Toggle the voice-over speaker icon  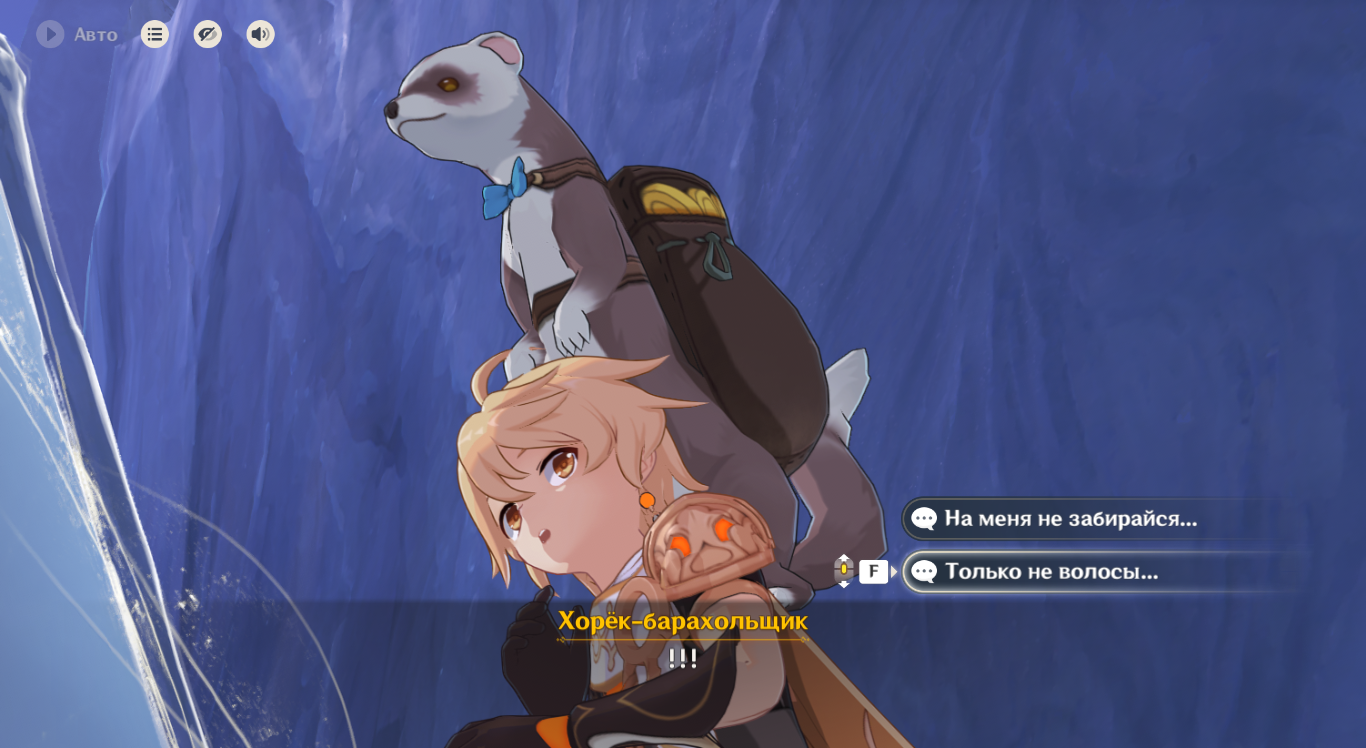click(260, 35)
